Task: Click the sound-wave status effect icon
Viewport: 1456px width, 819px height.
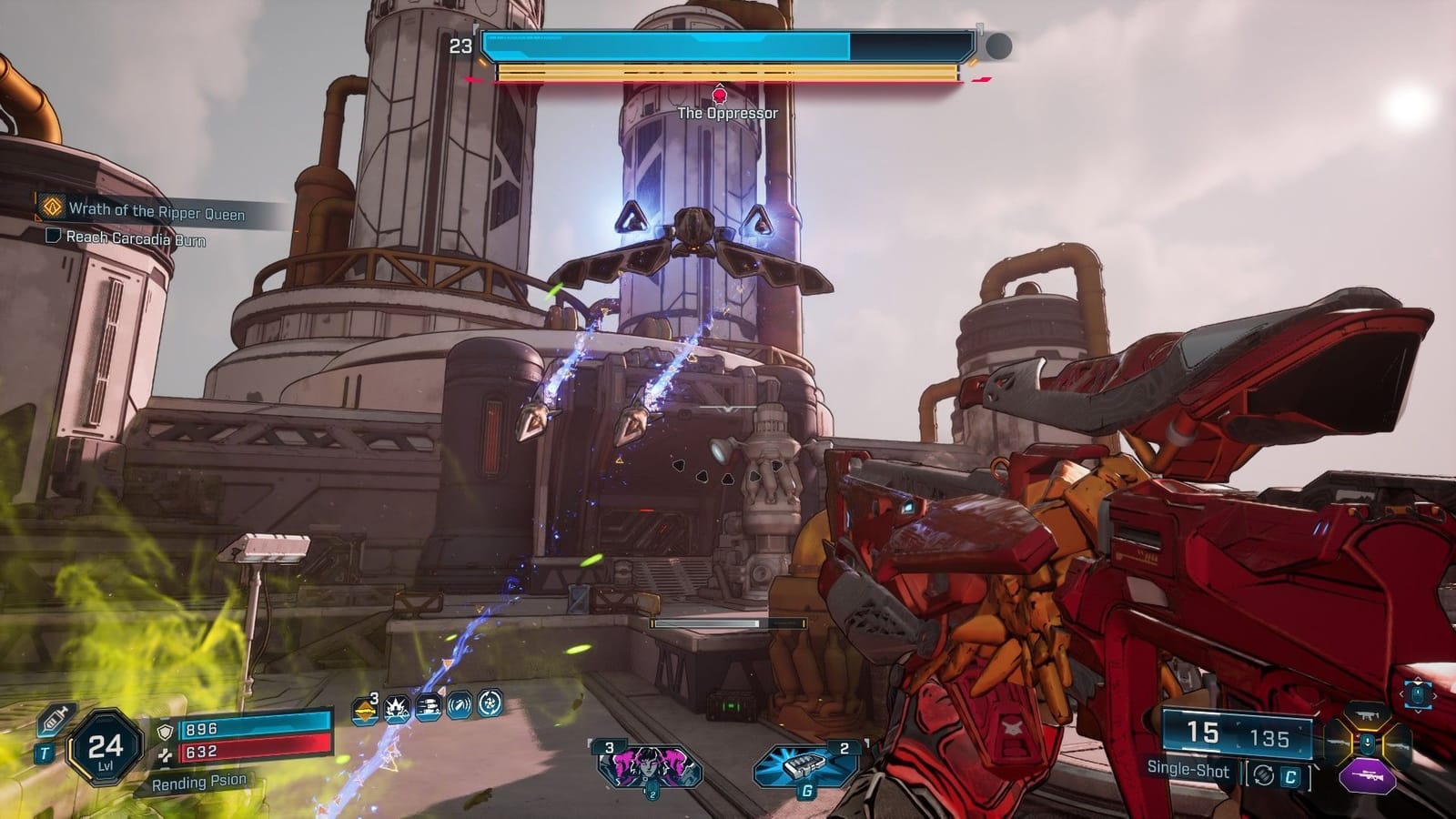Action: 458,709
